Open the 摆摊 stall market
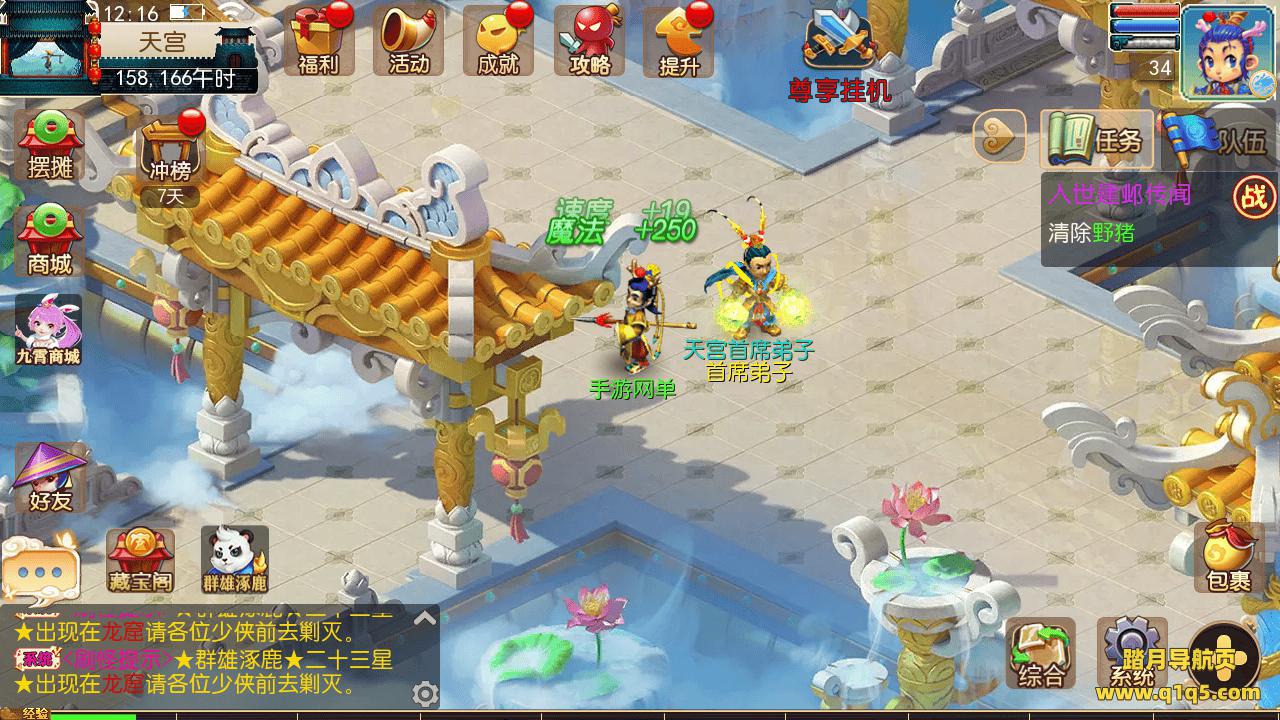 pyautogui.click(x=51, y=146)
